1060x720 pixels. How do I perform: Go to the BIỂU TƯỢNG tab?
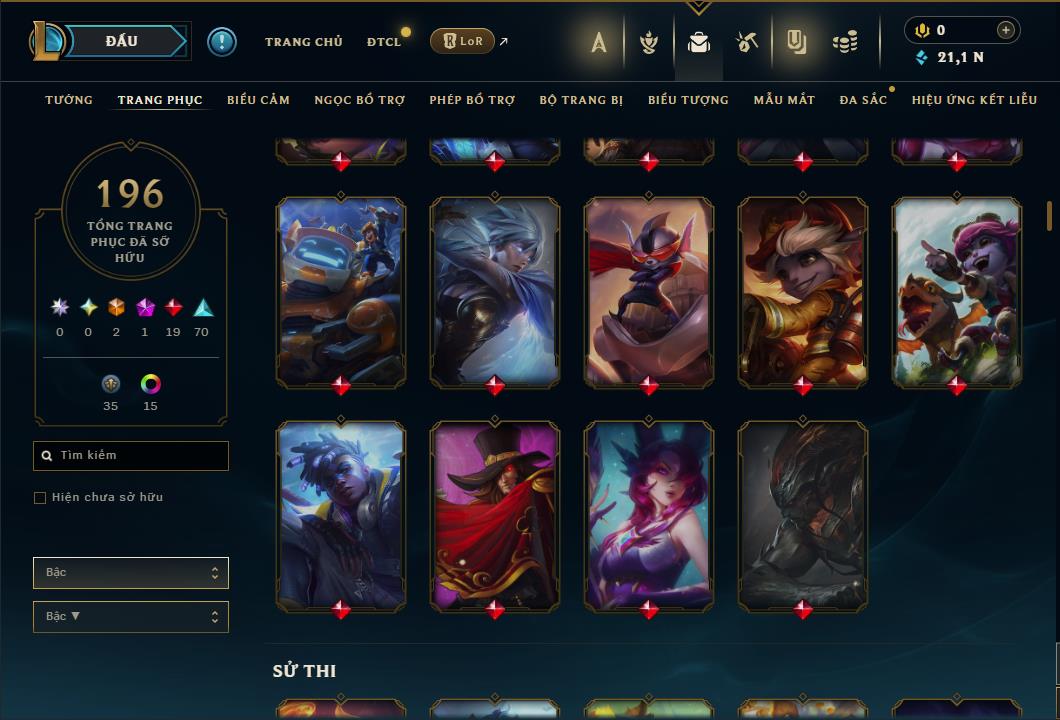click(x=688, y=100)
